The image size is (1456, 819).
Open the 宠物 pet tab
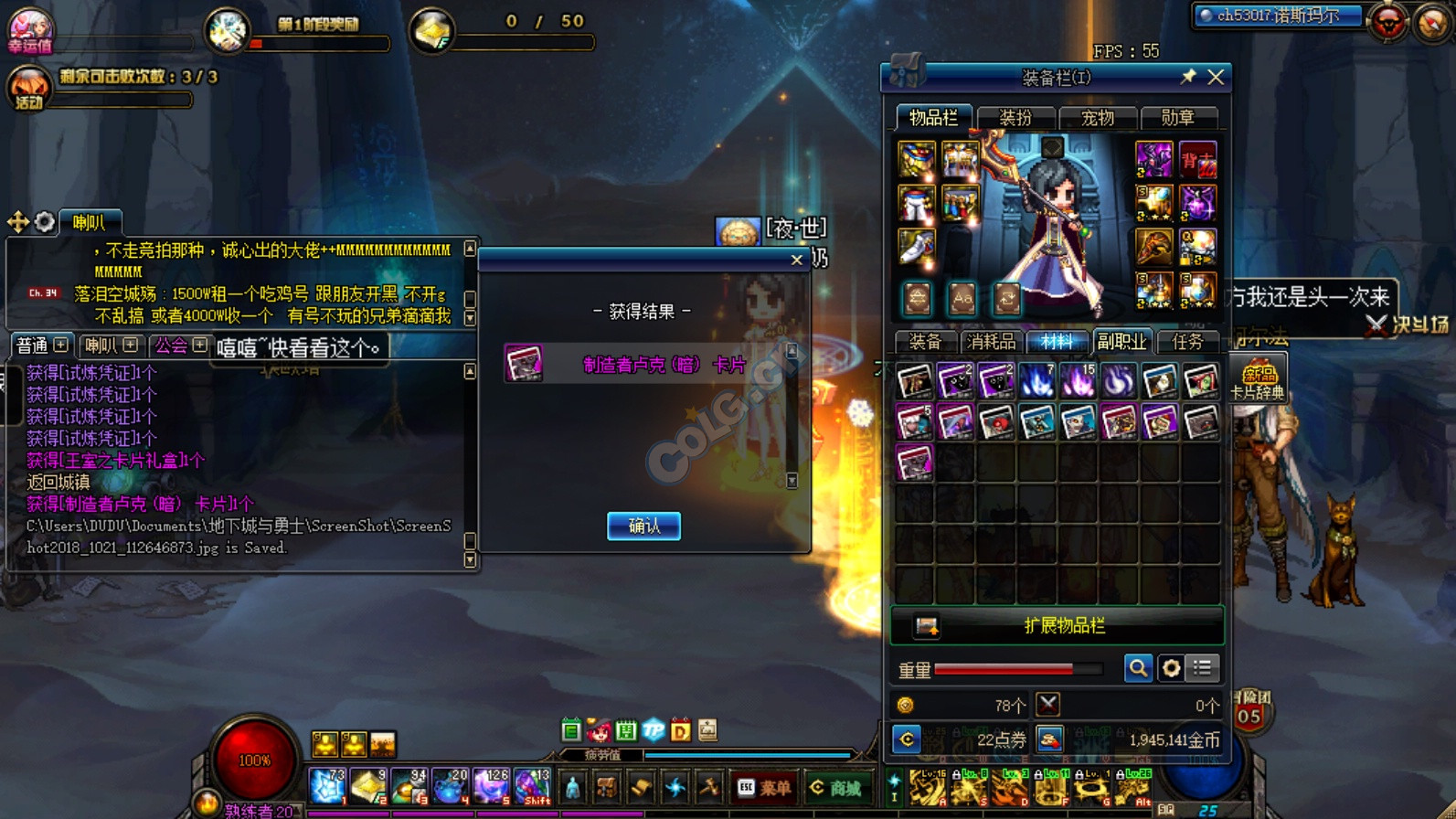[1097, 118]
